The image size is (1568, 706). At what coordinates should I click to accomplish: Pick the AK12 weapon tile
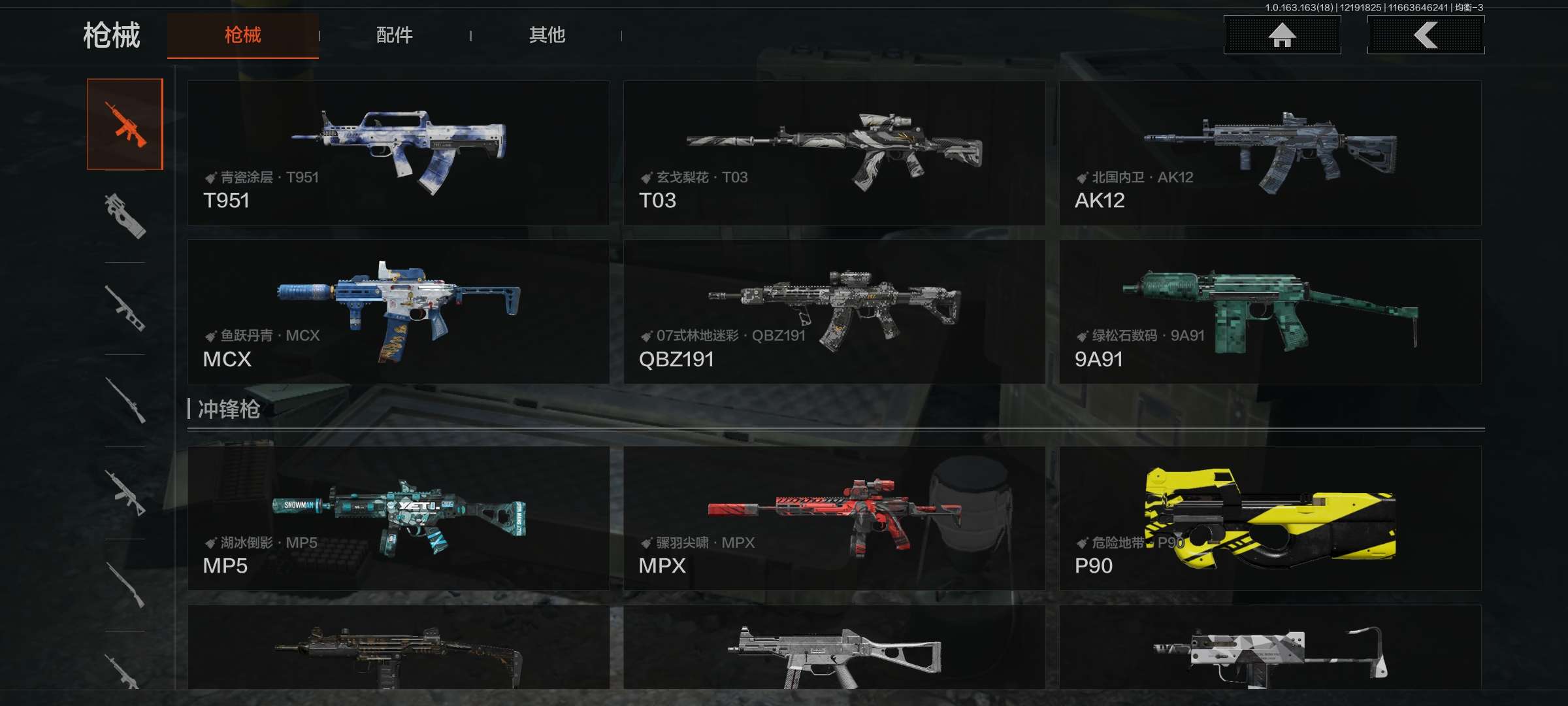(x=1270, y=153)
